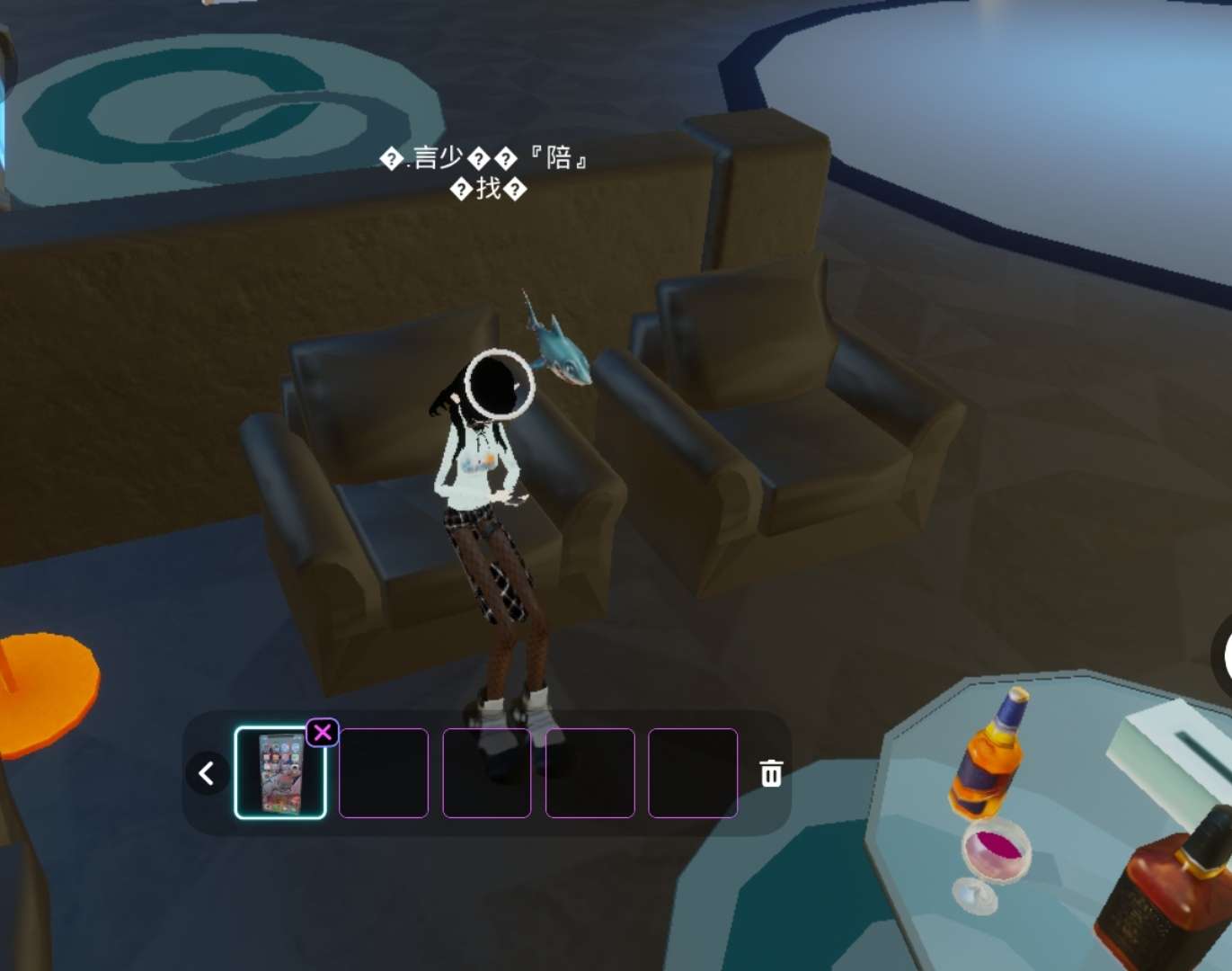The width and height of the screenshot is (1232, 971).
Task: Collapse the hotbar with the left arrow
Action: 207,773
